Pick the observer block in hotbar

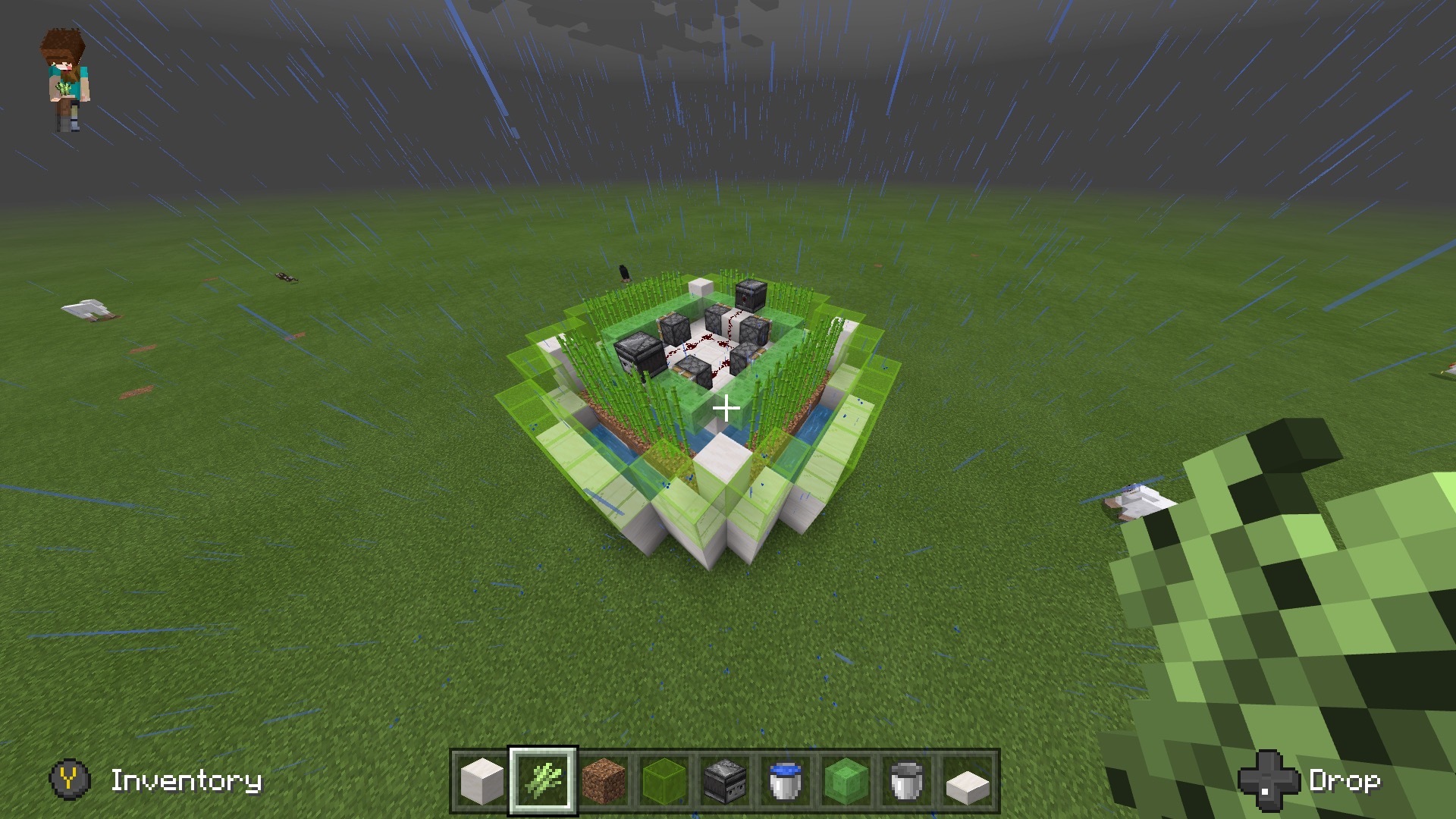pyautogui.click(x=725, y=780)
